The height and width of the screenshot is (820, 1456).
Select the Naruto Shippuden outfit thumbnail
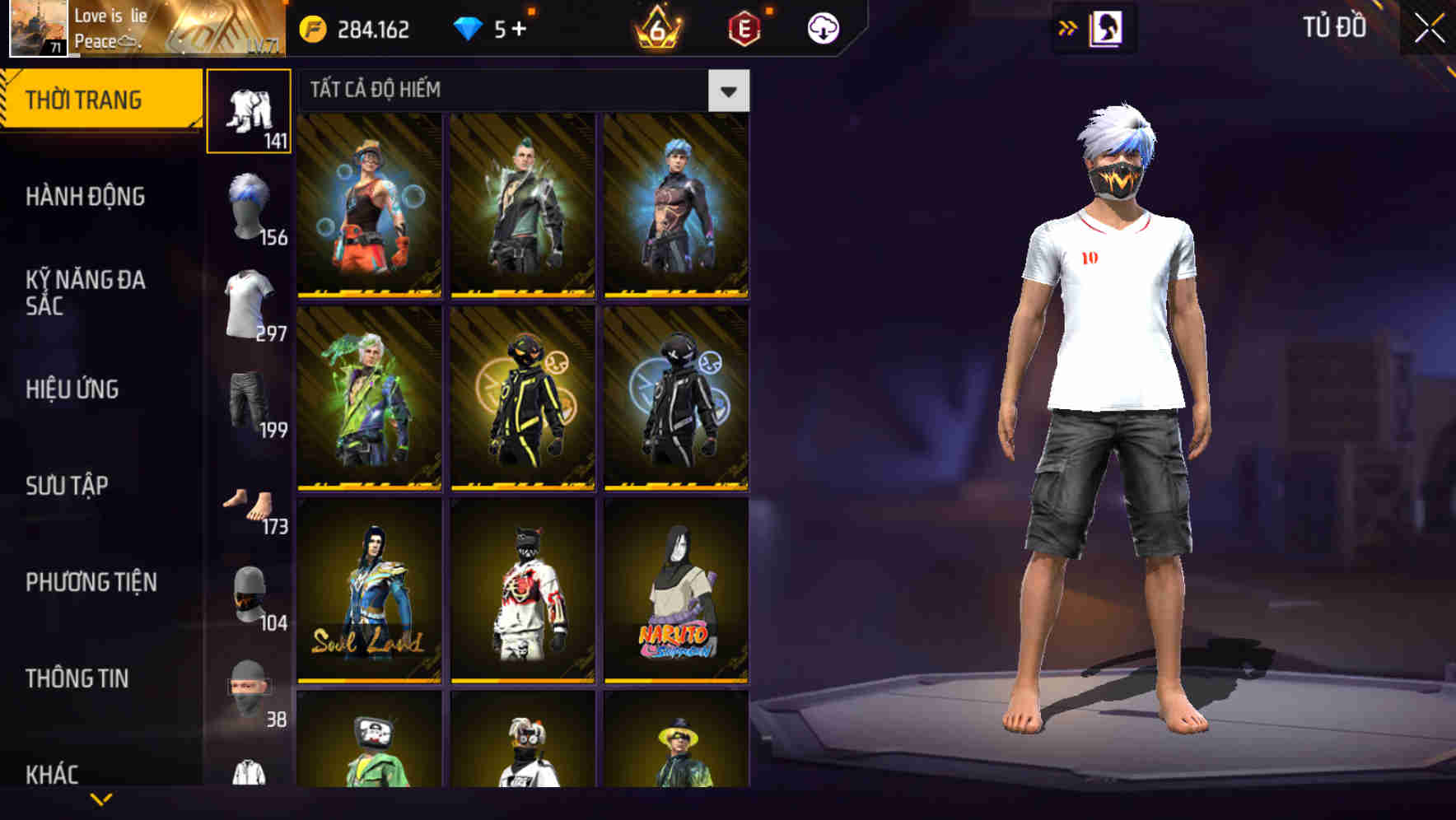point(677,593)
